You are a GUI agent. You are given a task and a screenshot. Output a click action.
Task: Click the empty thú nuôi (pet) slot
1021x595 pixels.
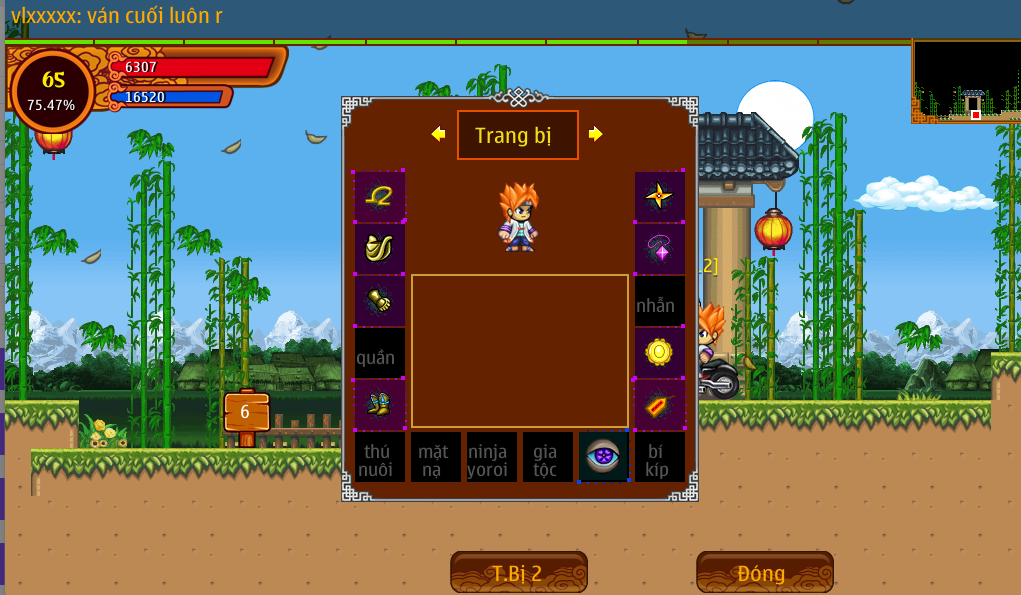coord(380,457)
